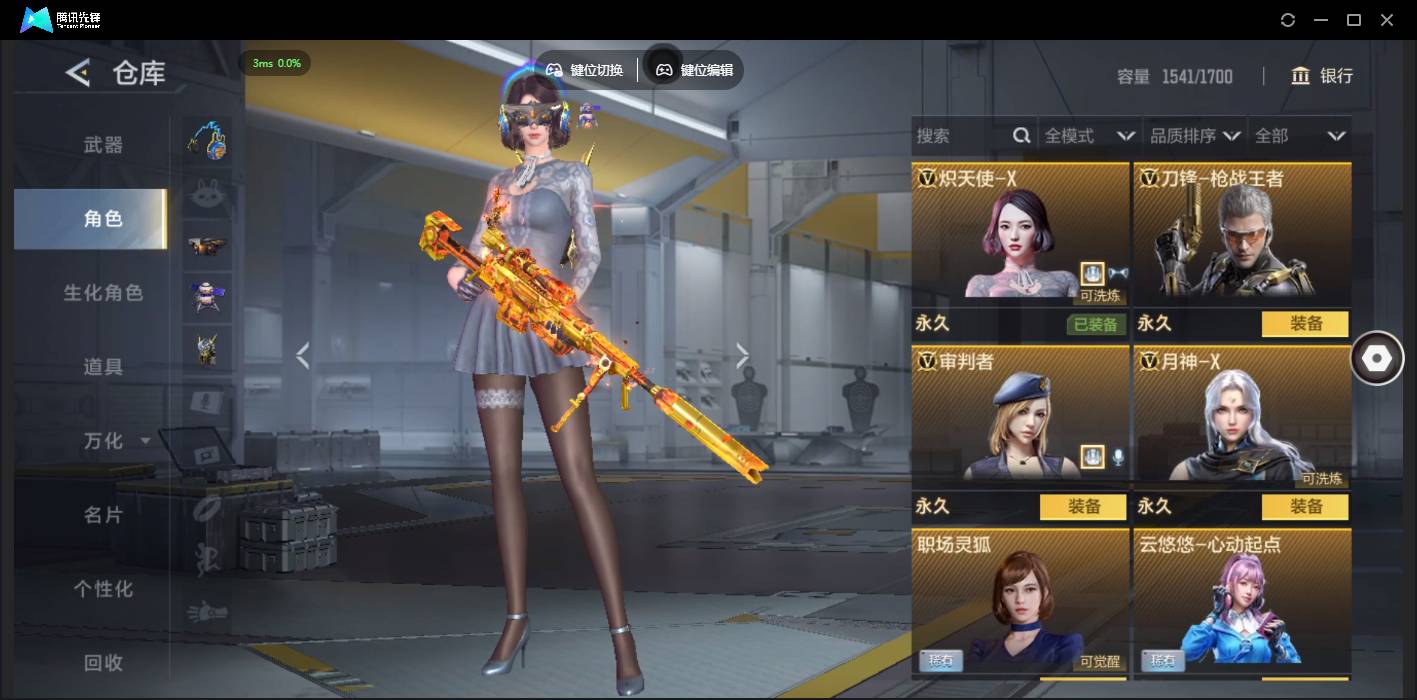Show the 名片 name card tab
The image size is (1417, 700).
103,515
